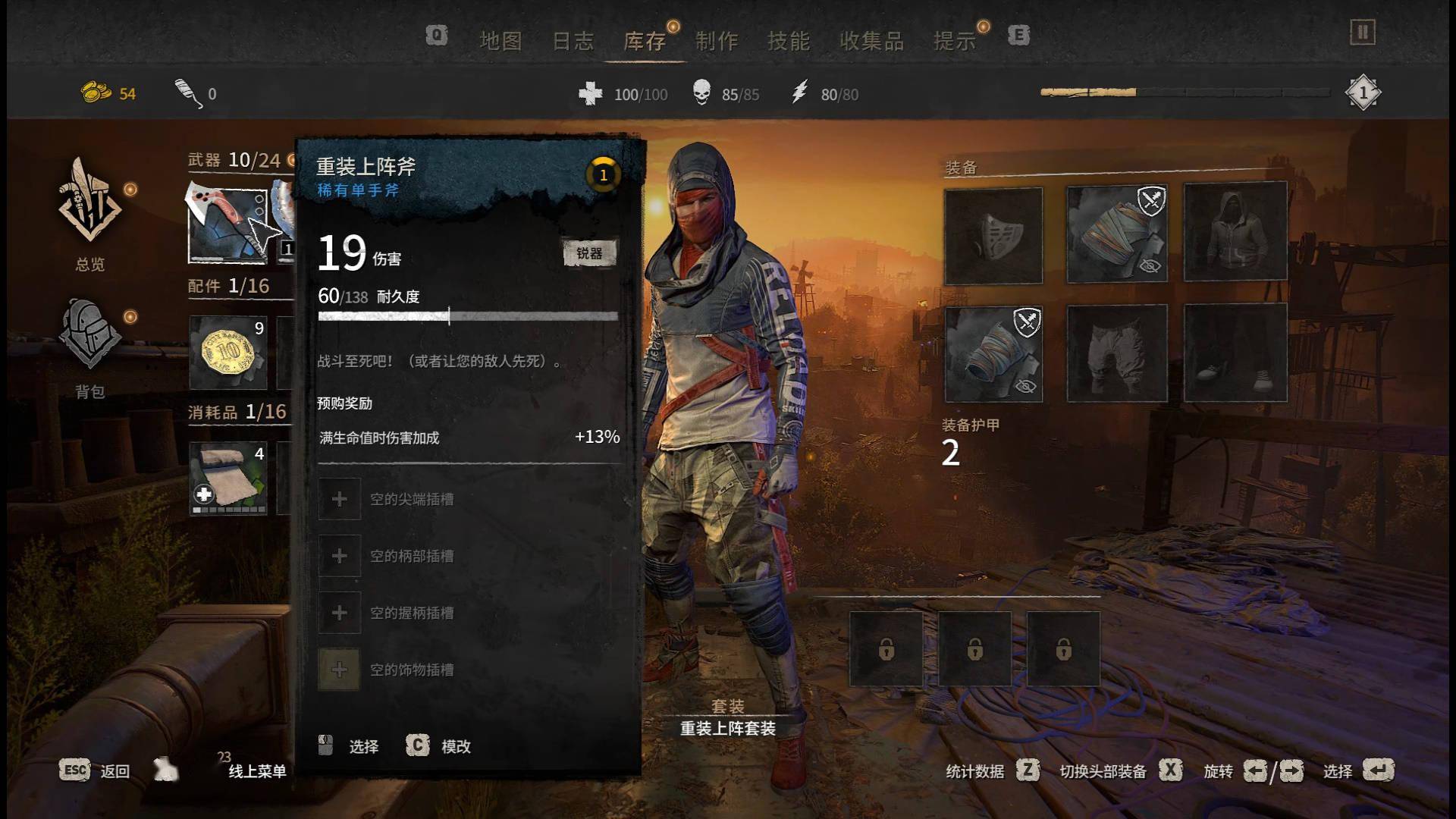Go to the 制作 crafting tab
This screenshot has height=819, width=1456.
click(717, 41)
